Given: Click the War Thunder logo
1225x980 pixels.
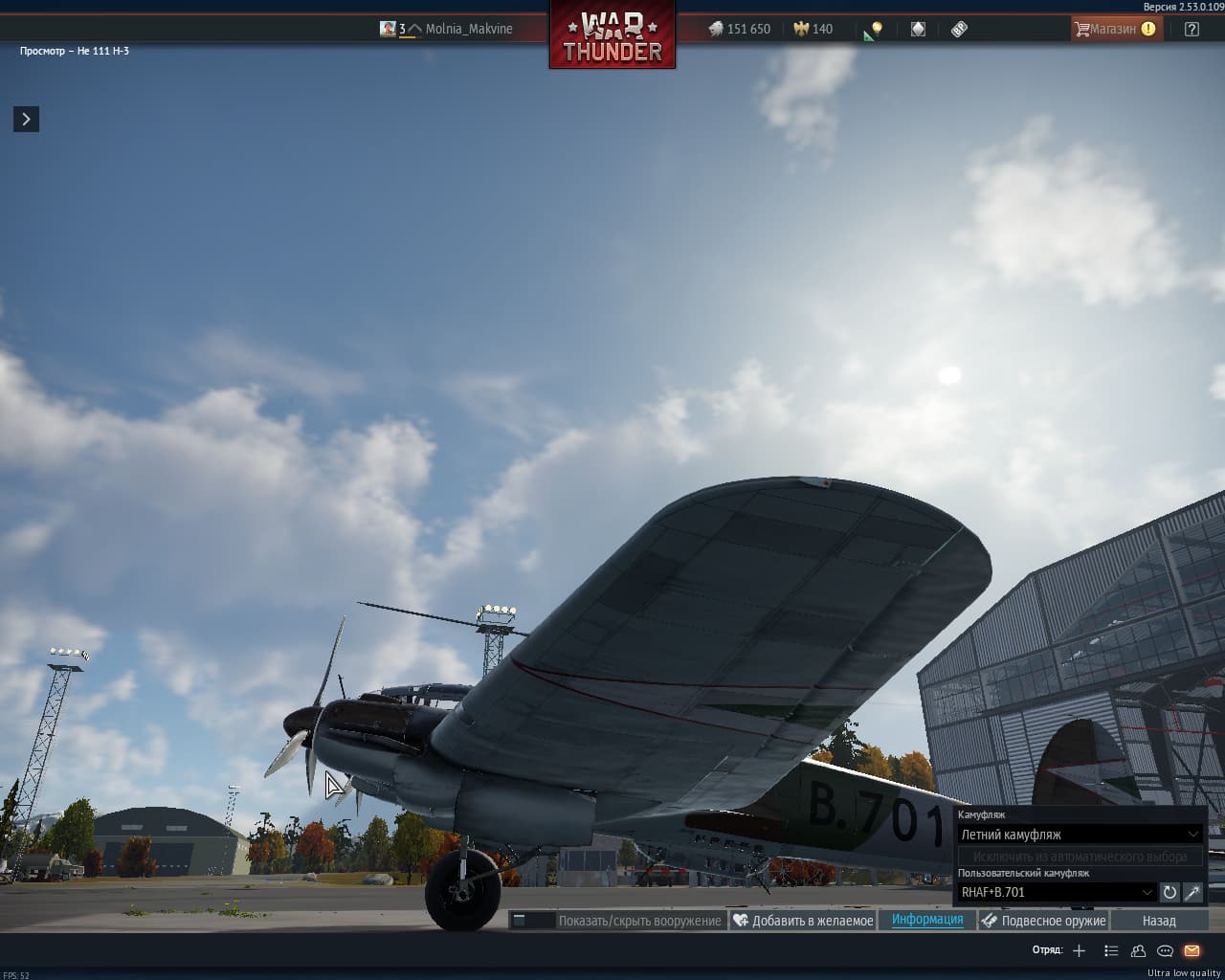Looking at the screenshot, I should click(612, 36).
